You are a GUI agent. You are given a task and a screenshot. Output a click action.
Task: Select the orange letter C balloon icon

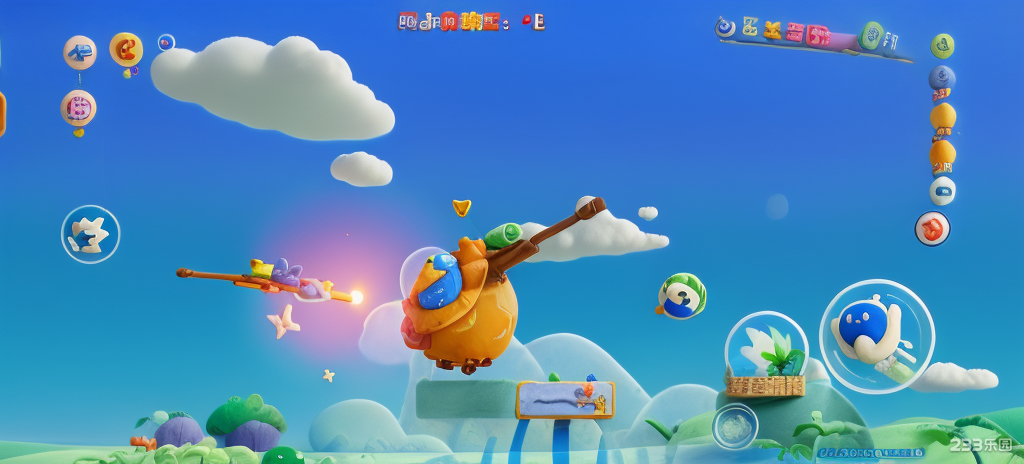(126, 48)
